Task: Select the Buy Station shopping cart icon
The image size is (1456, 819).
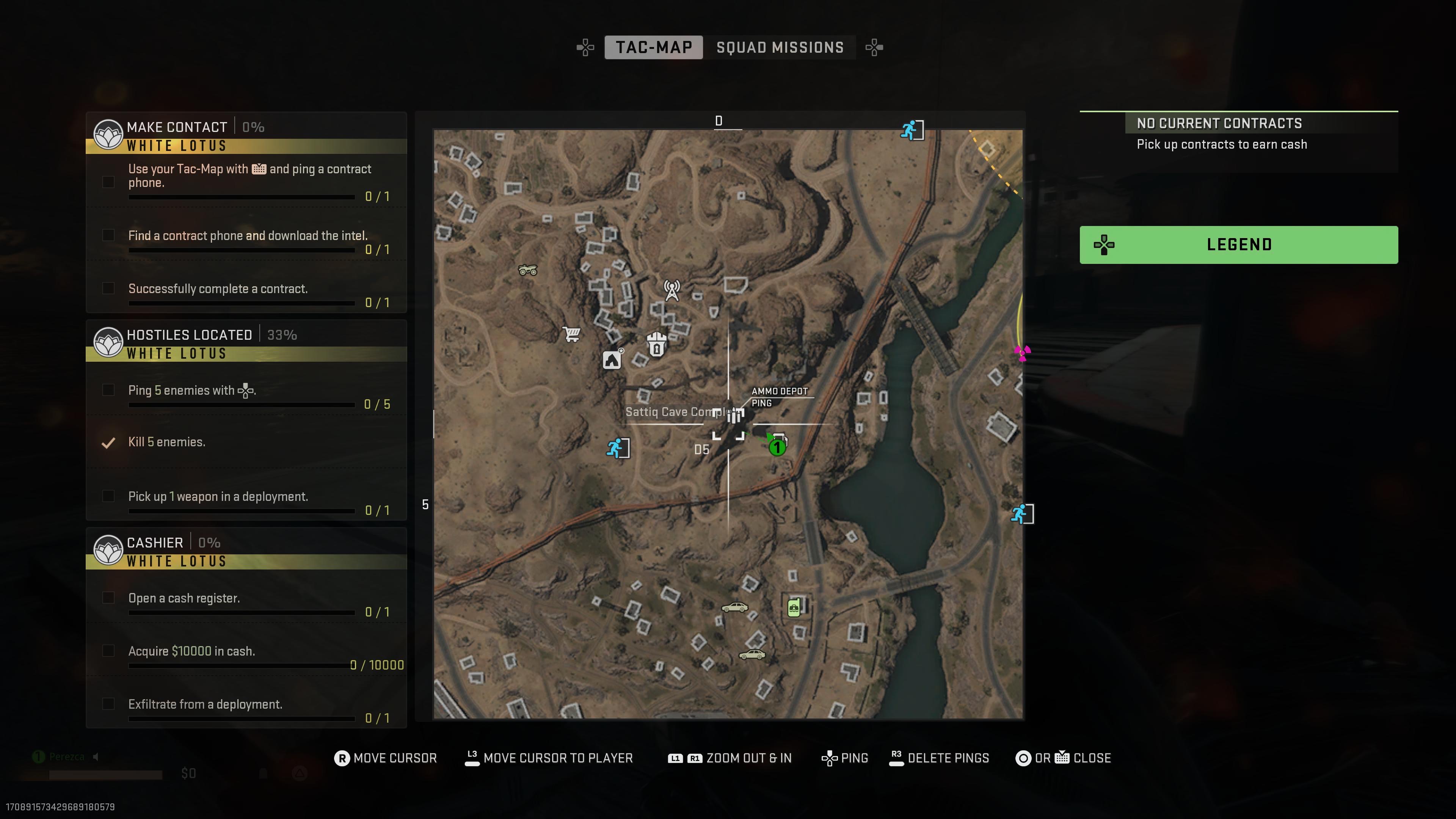Action: (571, 333)
